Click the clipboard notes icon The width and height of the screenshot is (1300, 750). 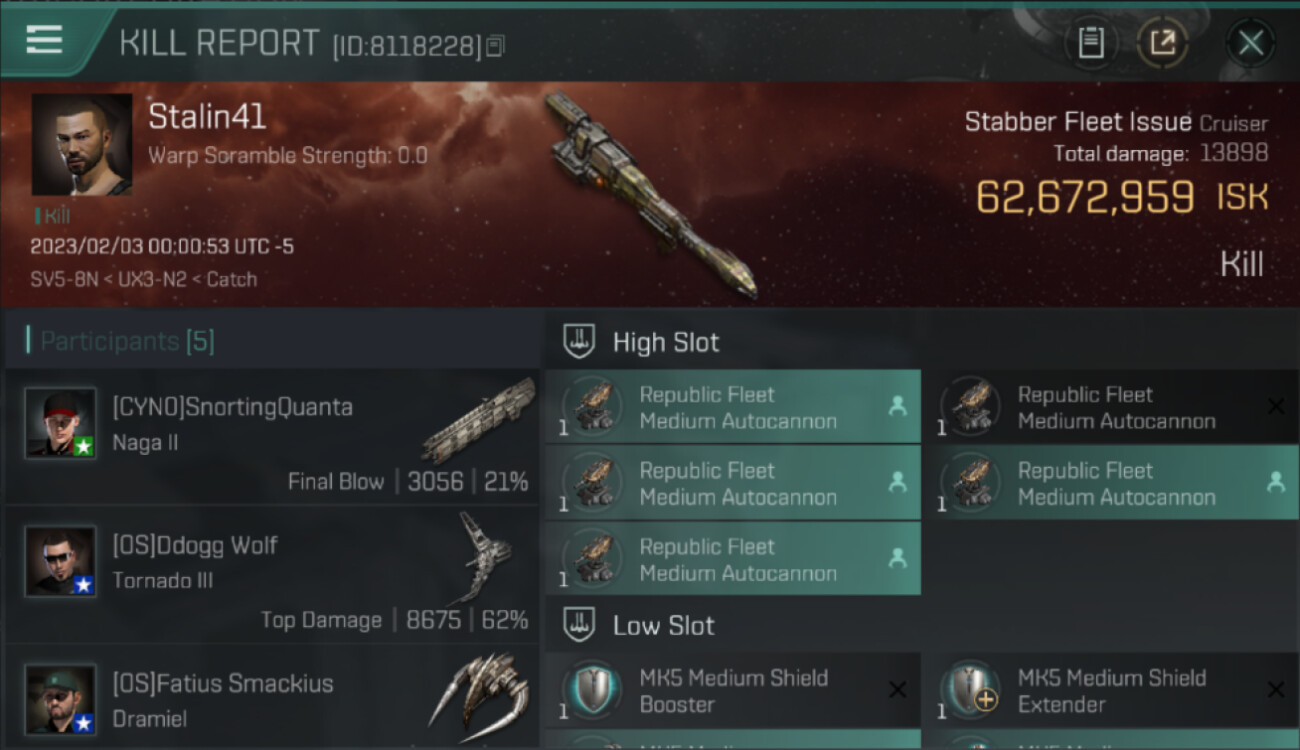pos(1091,43)
